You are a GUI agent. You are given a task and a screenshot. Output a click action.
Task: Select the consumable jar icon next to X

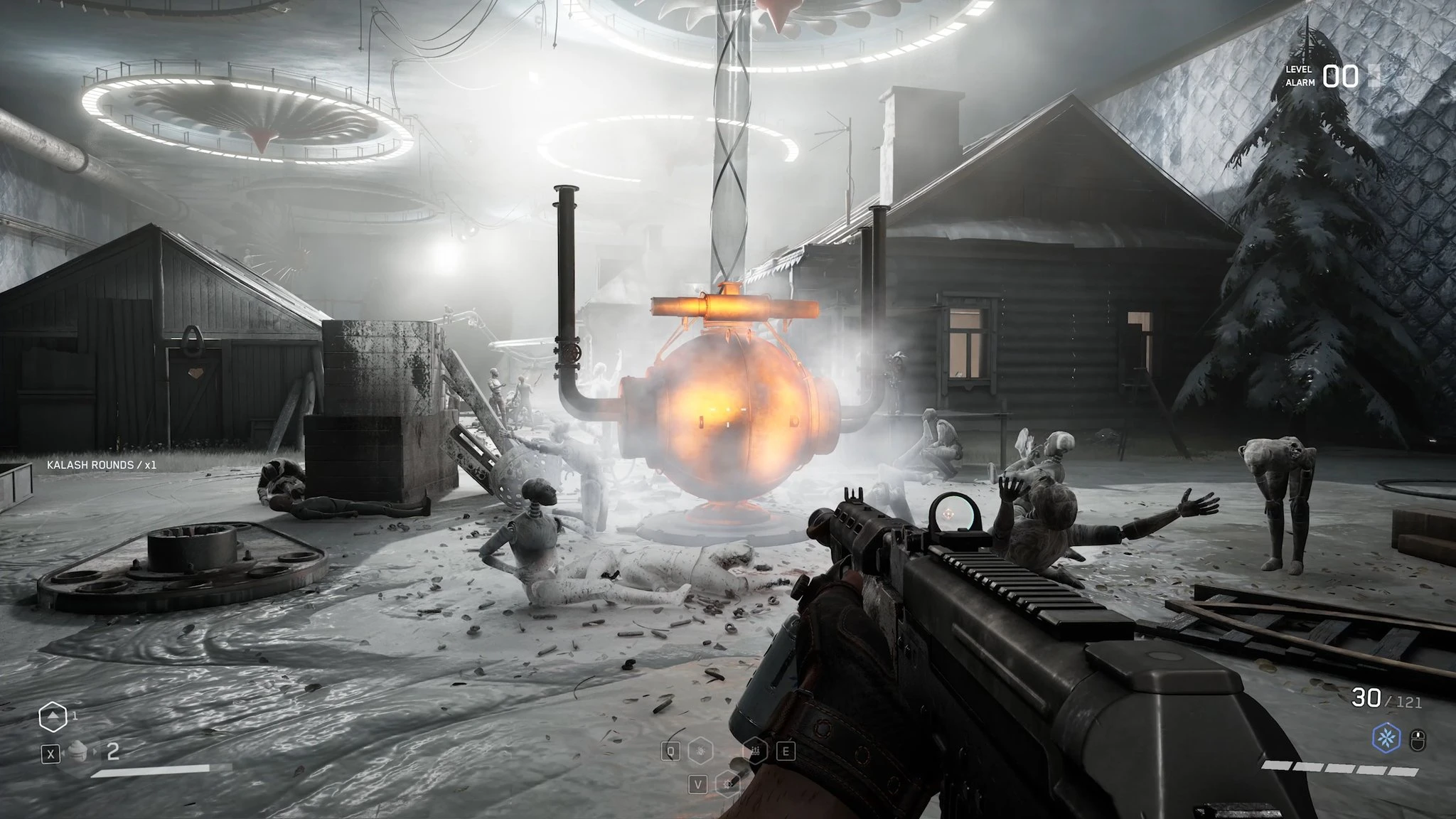tap(78, 753)
